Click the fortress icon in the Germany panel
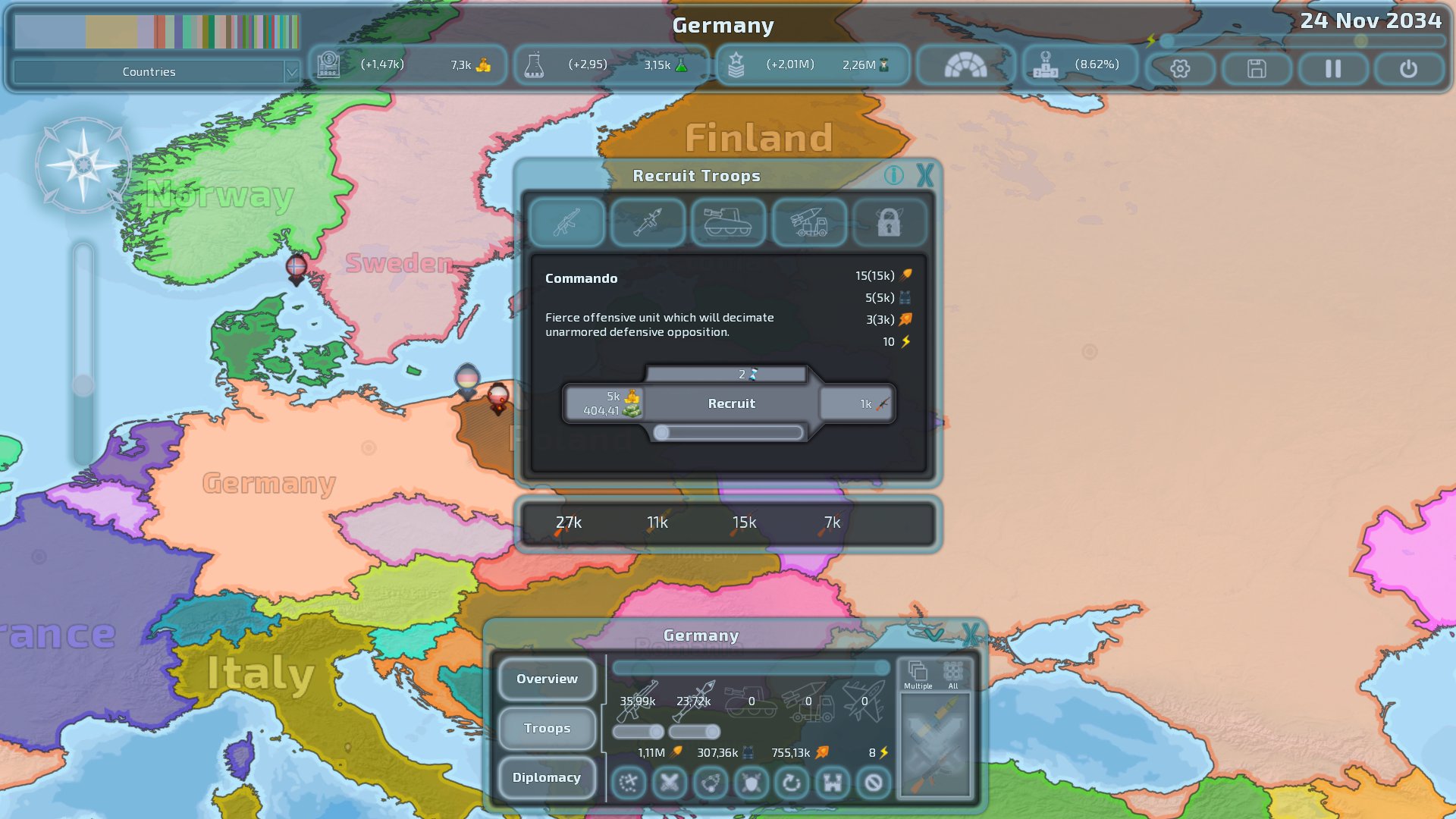The image size is (1456, 819). pyautogui.click(x=832, y=783)
